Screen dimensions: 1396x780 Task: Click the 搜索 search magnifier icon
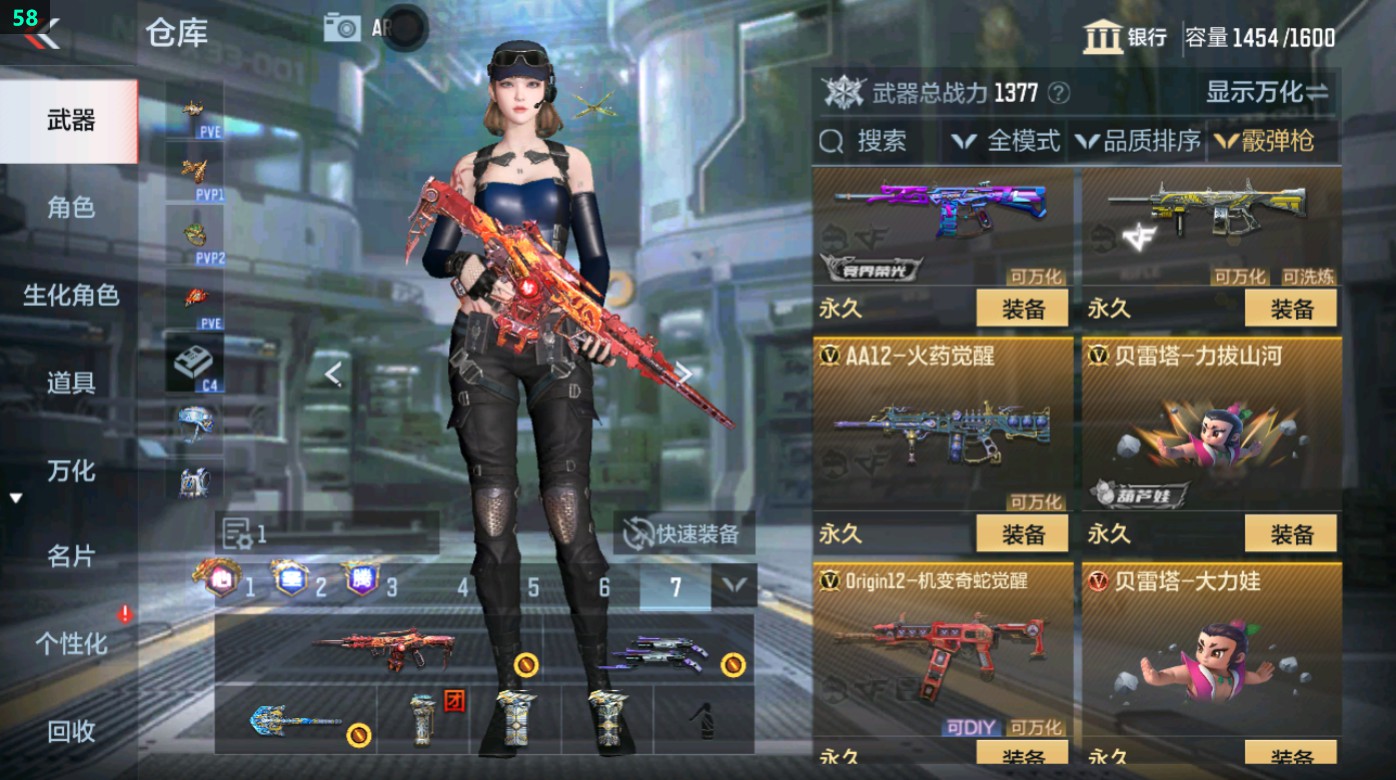pyautogui.click(x=831, y=141)
